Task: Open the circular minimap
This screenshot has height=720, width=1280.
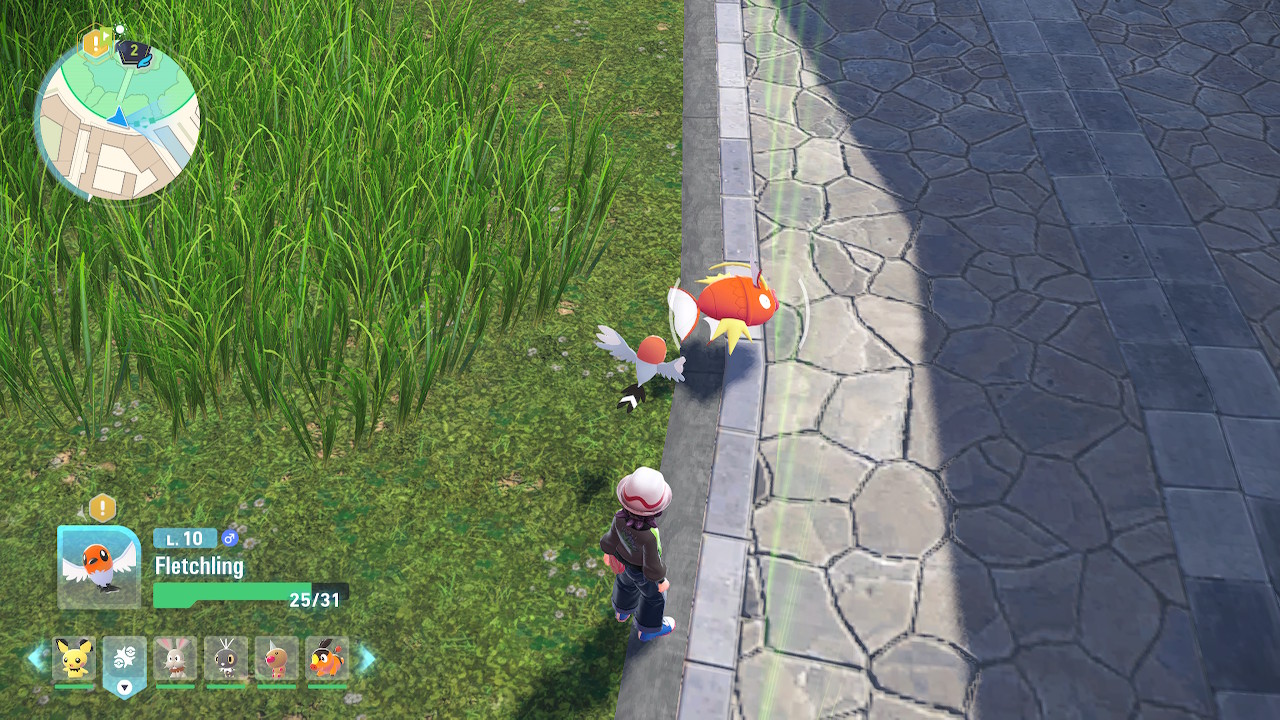Action: pos(117,118)
